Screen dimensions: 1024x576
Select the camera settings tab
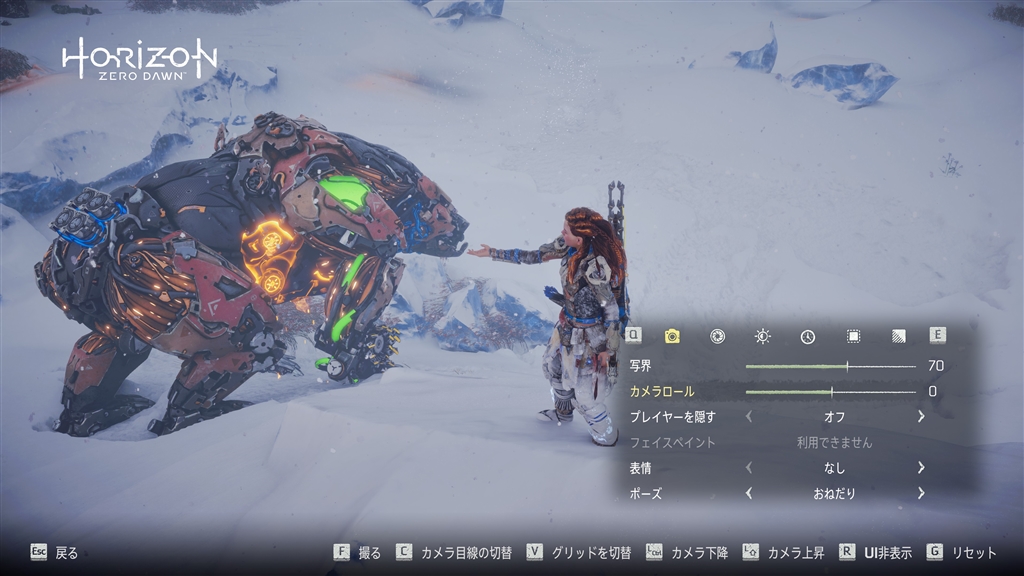(x=672, y=336)
